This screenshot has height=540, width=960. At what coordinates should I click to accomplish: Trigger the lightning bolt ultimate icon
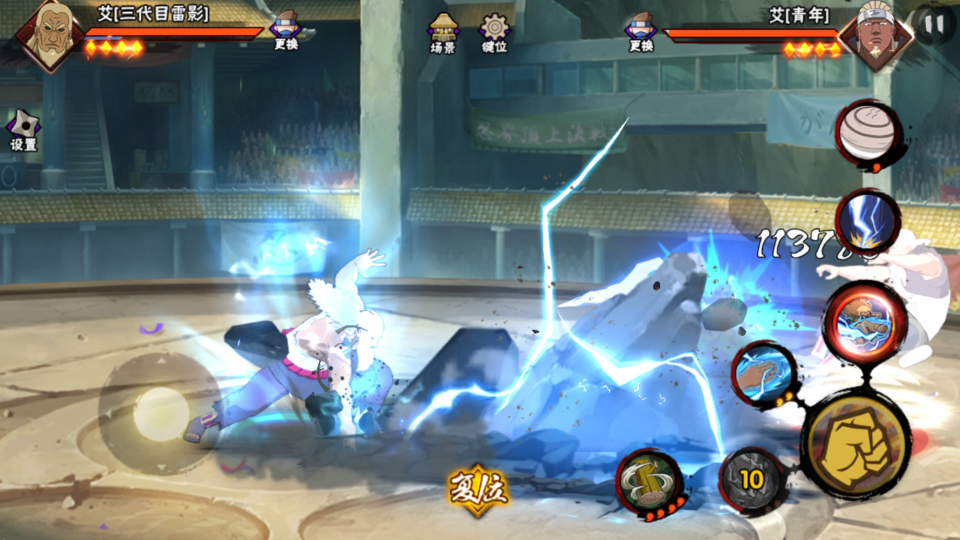click(x=866, y=223)
